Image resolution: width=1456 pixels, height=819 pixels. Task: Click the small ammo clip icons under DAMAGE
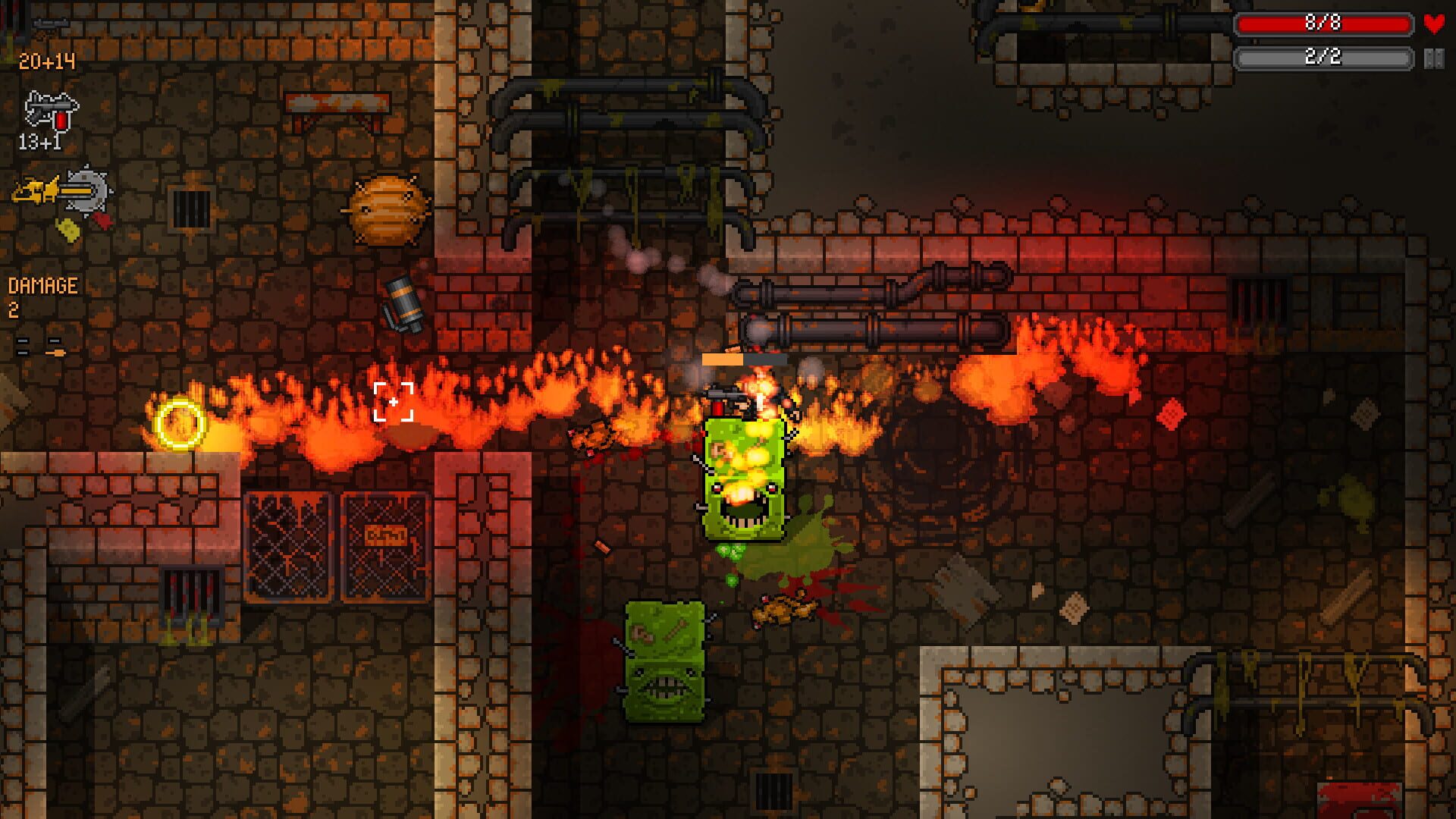pyautogui.click(x=39, y=346)
